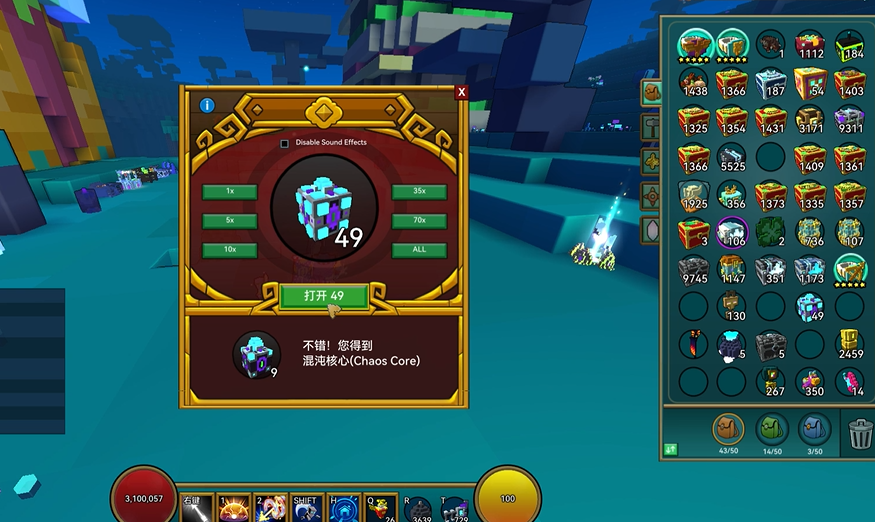The height and width of the screenshot is (522, 875).
Task: Click the green Open 49 button
Action: click(x=324, y=295)
